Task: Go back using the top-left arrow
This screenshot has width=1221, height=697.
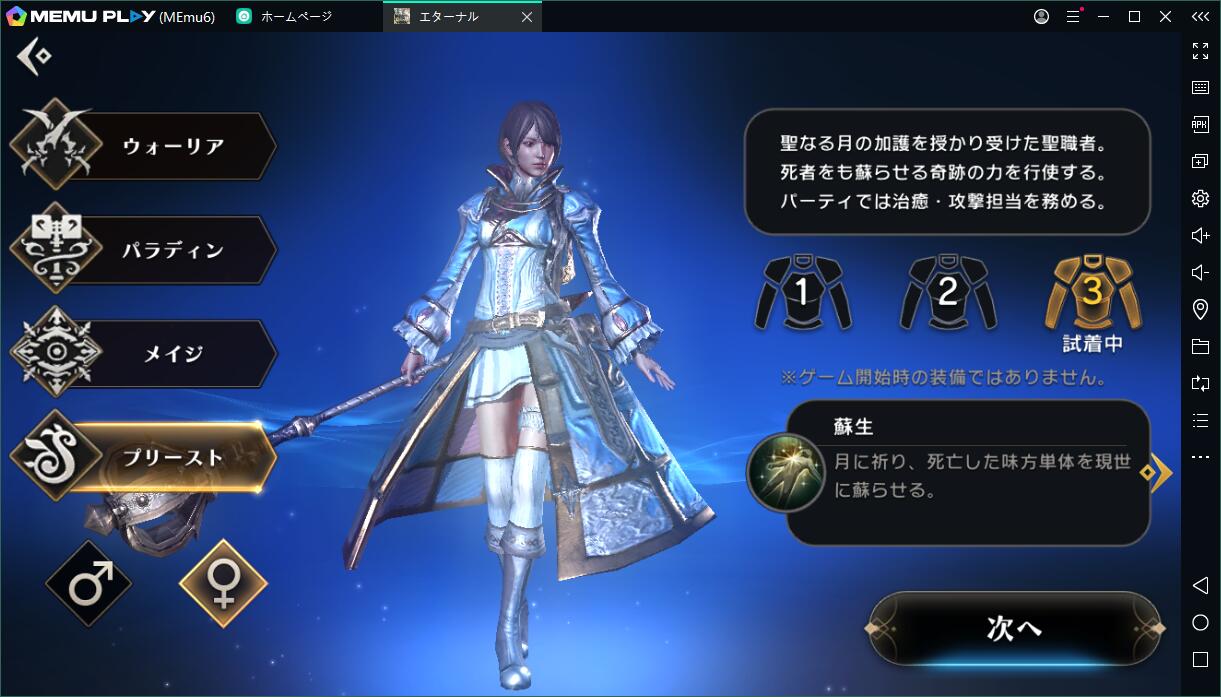Action: point(32,56)
